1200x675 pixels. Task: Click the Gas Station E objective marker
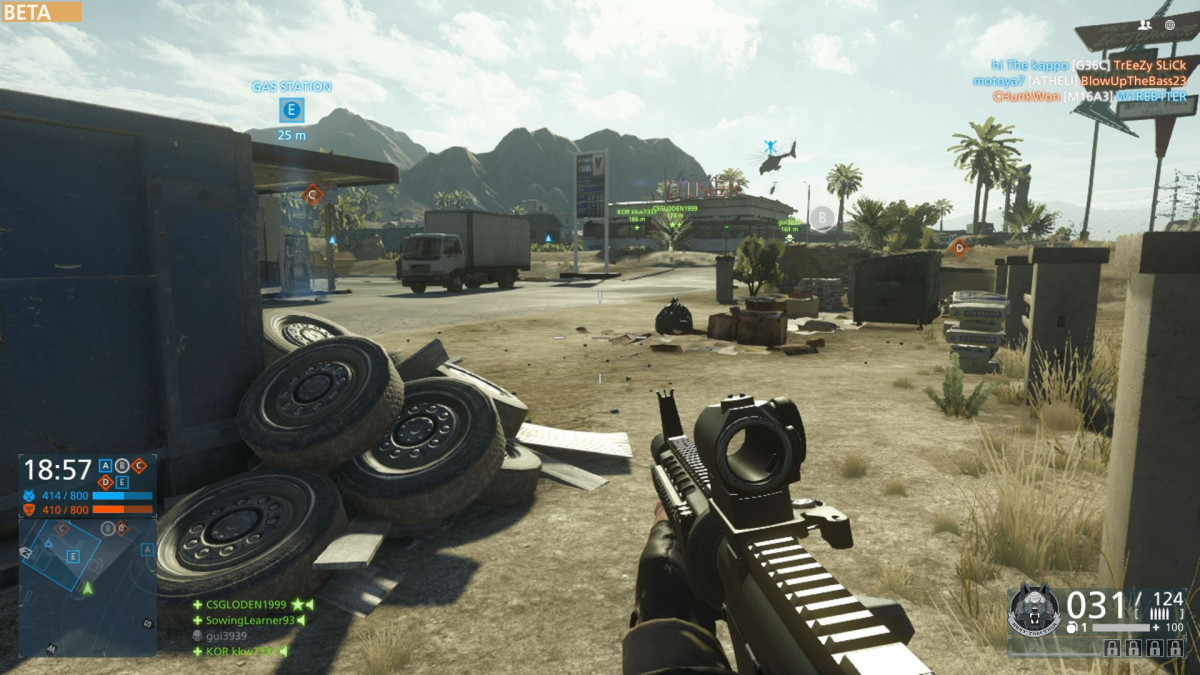pyautogui.click(x=291, y=110)
